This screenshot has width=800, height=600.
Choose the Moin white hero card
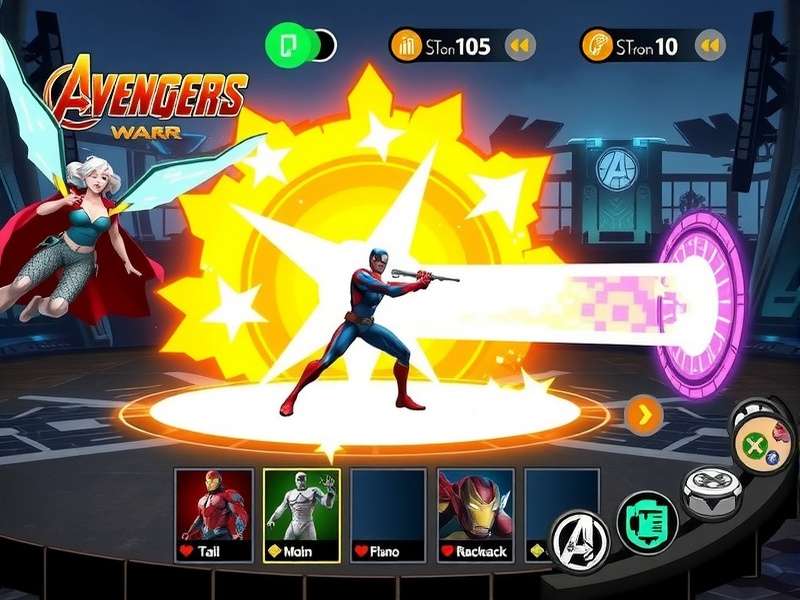[301, 514]
